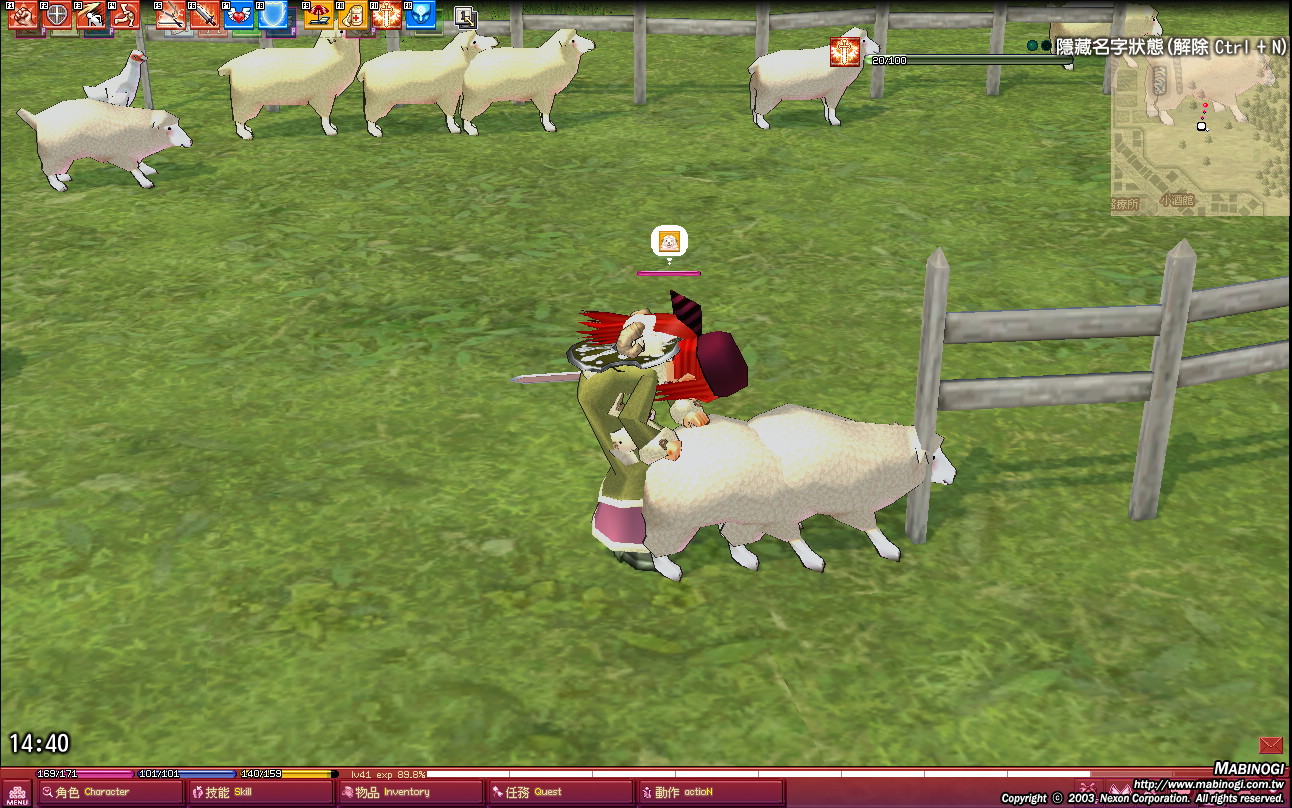Select the blue face skill on F12
The width and height of the screenshot is (1292, 808).
420,14
